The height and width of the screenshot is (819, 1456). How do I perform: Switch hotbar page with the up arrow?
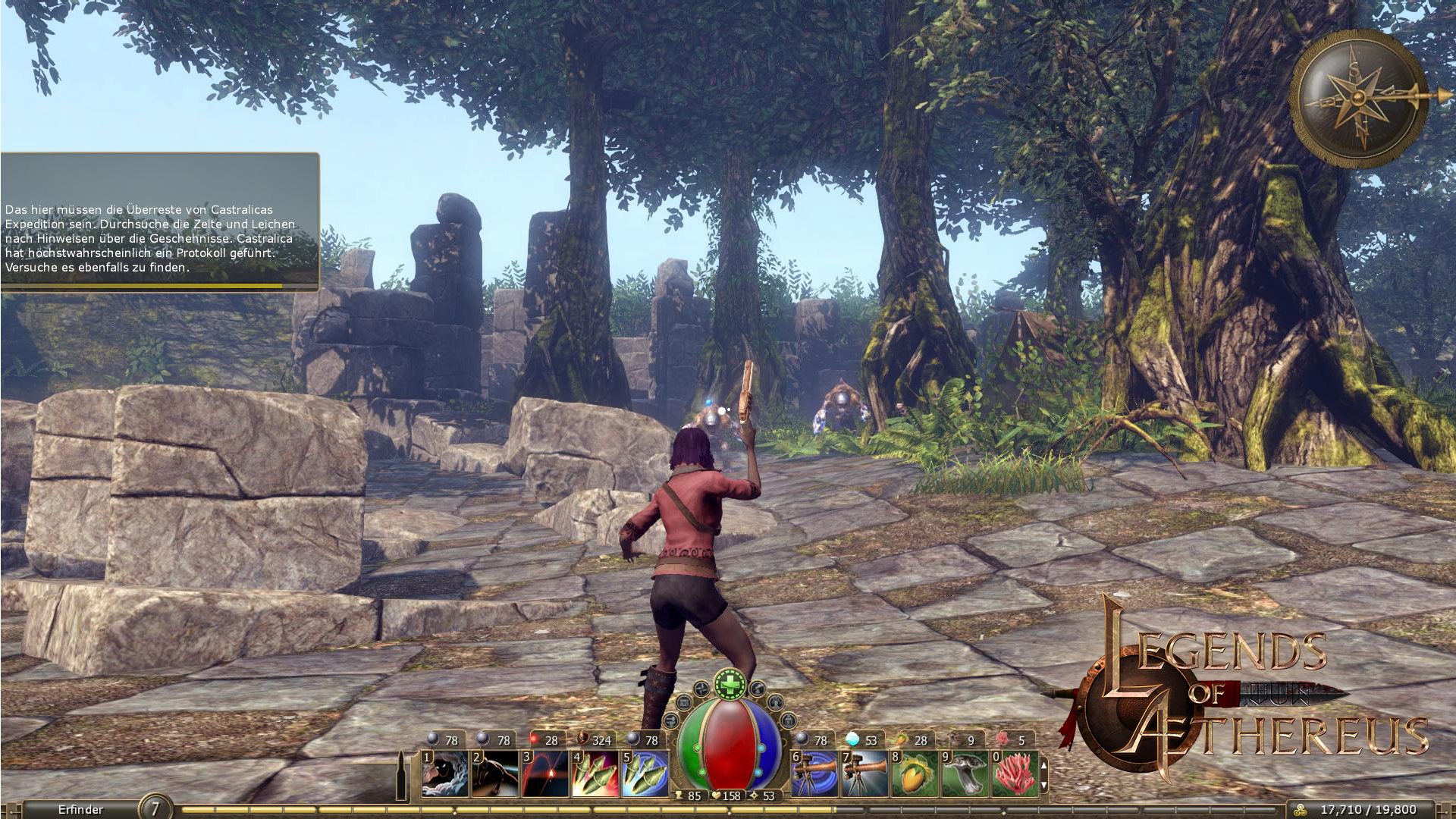(1044, 766)
